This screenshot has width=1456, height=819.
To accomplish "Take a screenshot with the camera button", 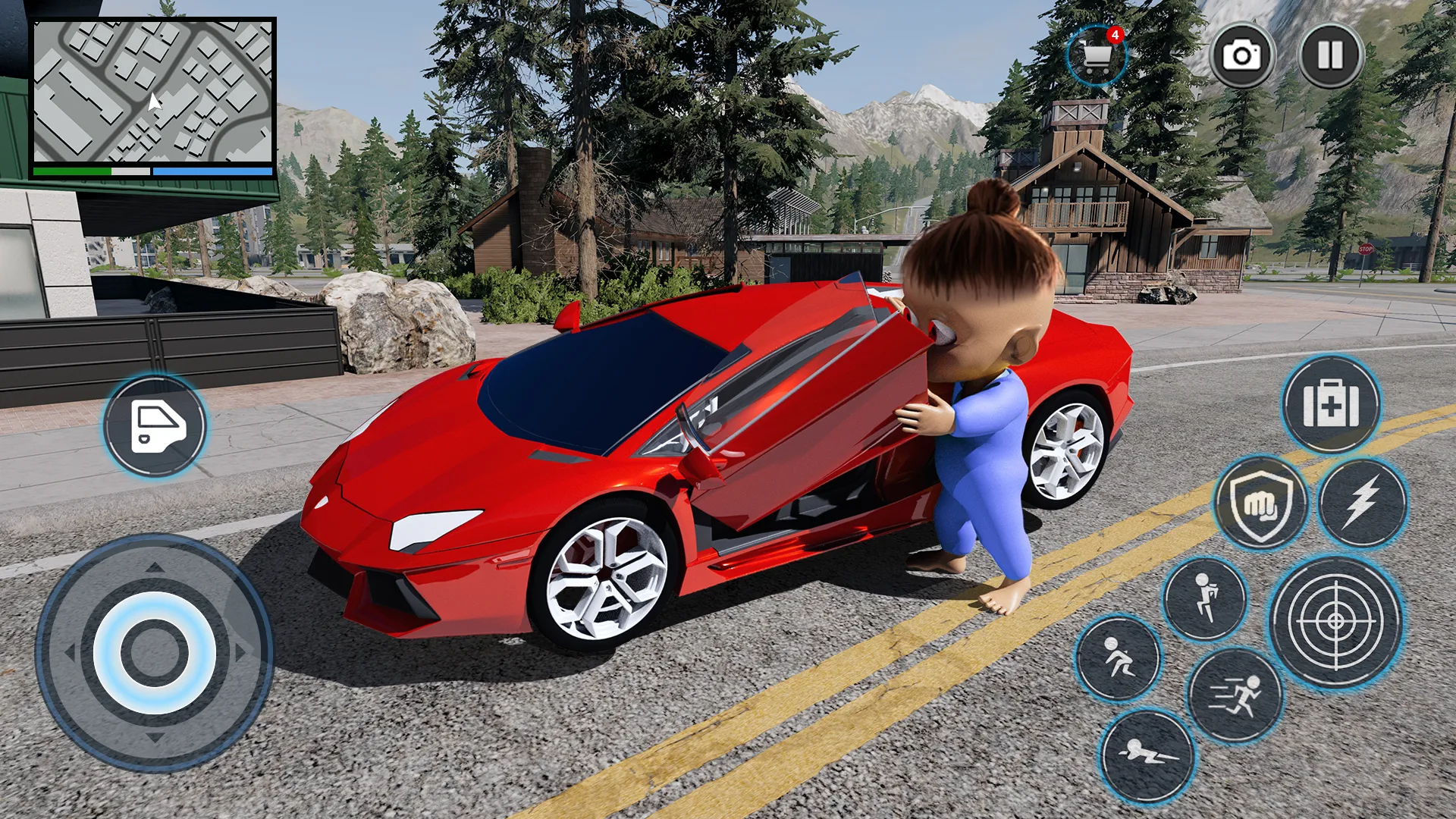I will click(1244, 53).
